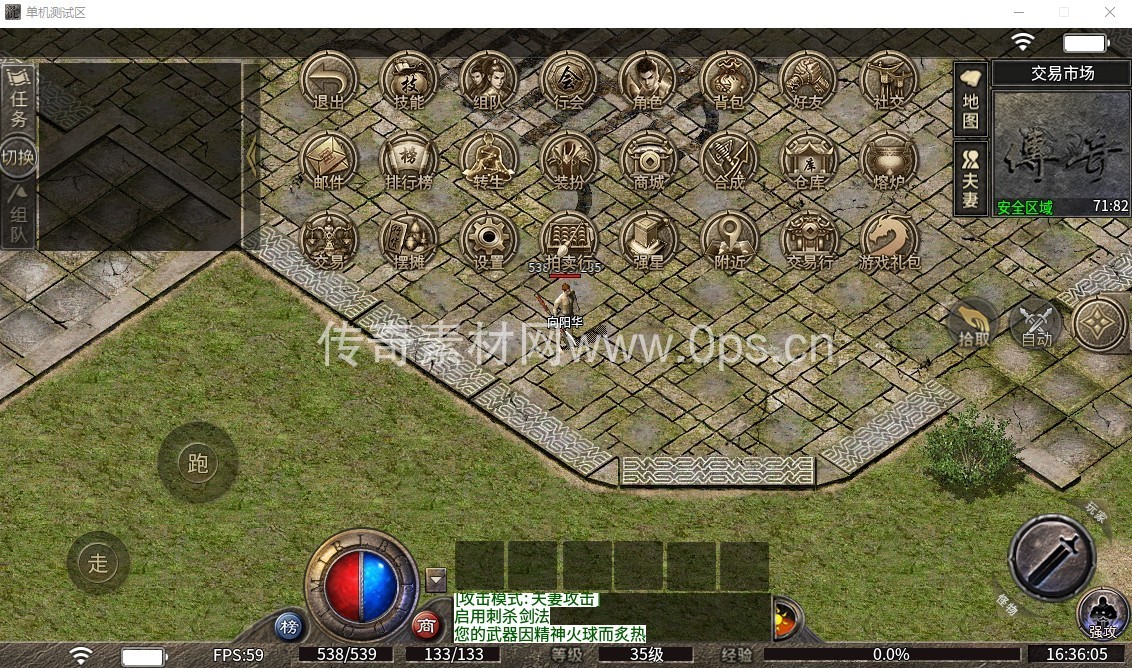Image resolution: width=1132 pixels, height=668 pixels.
Task: Open the 行会 (Guild) panel
Action: pyautogui.click(x=569, y=80)
